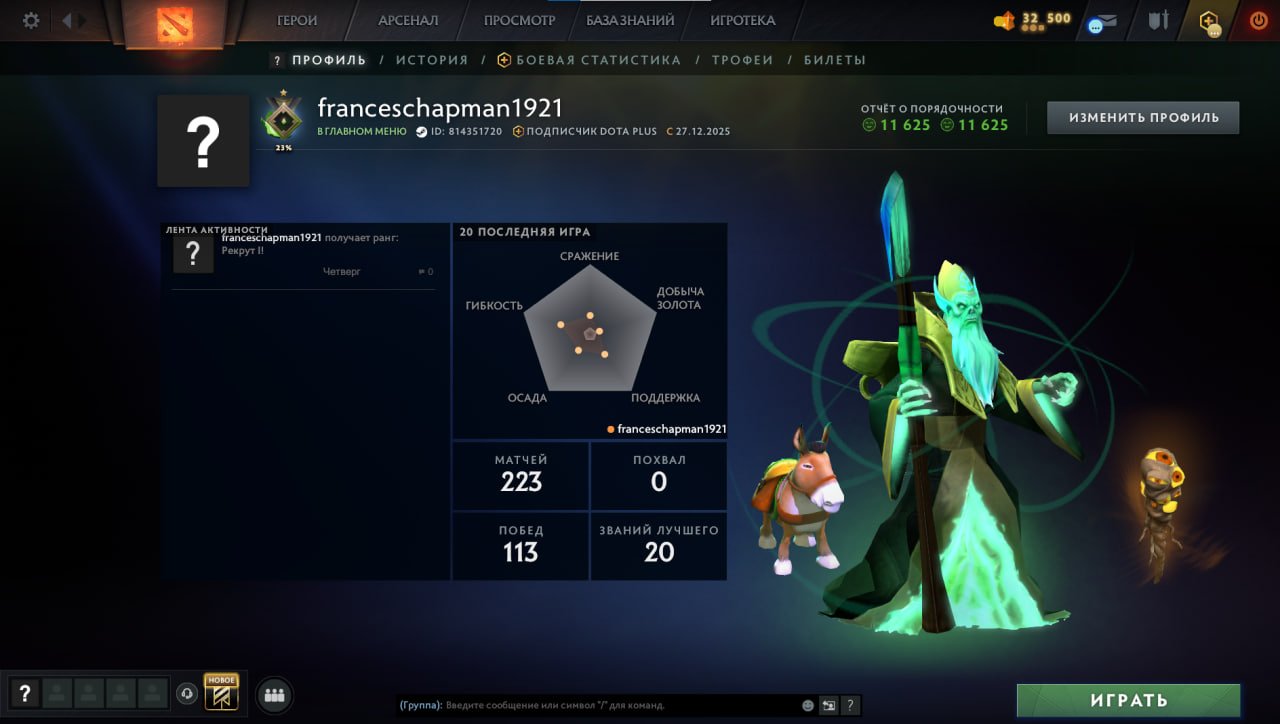
Task: Click the ИЗМЕНИТЬ ПРОФИЛЬ button
Action: click(1142, 117)
